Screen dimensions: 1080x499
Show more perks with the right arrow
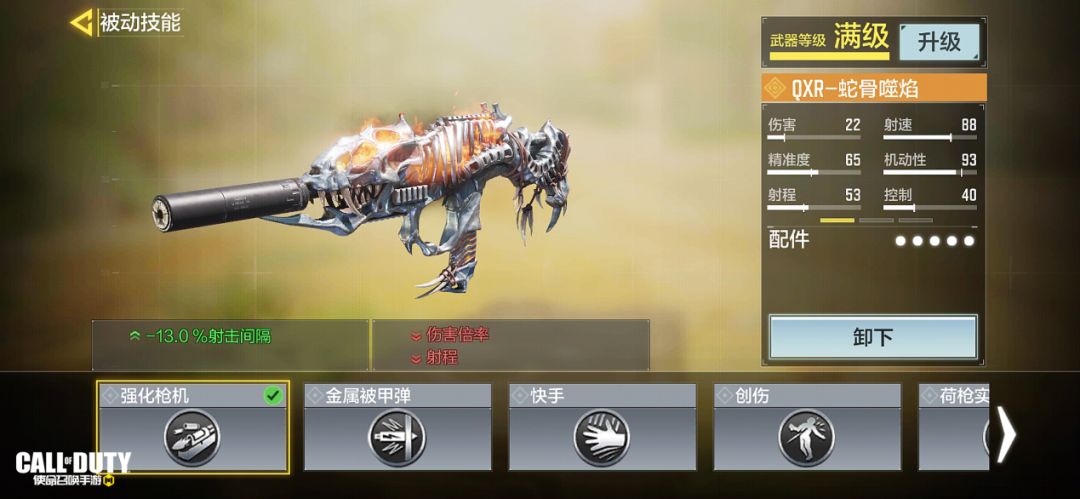[1006, 434]
